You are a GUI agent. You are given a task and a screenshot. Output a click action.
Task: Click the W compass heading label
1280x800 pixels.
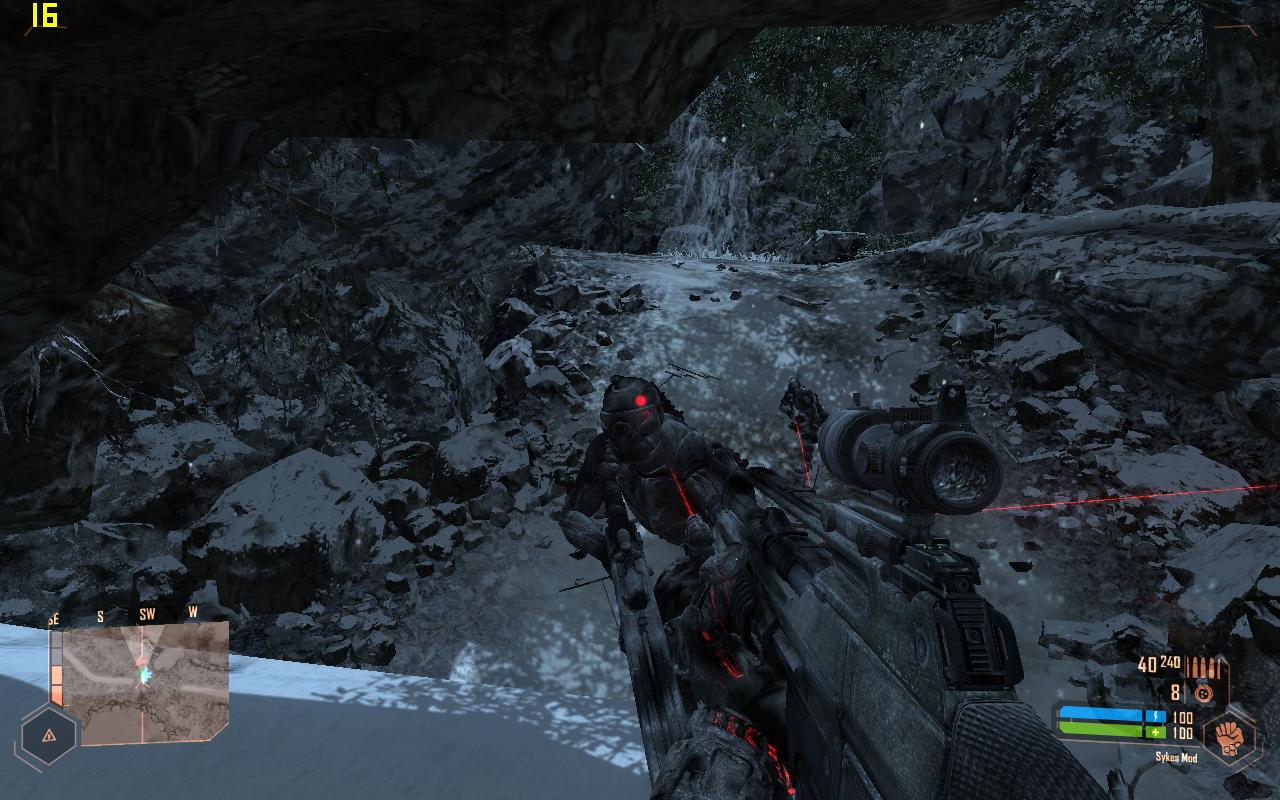tap(193, 613)
